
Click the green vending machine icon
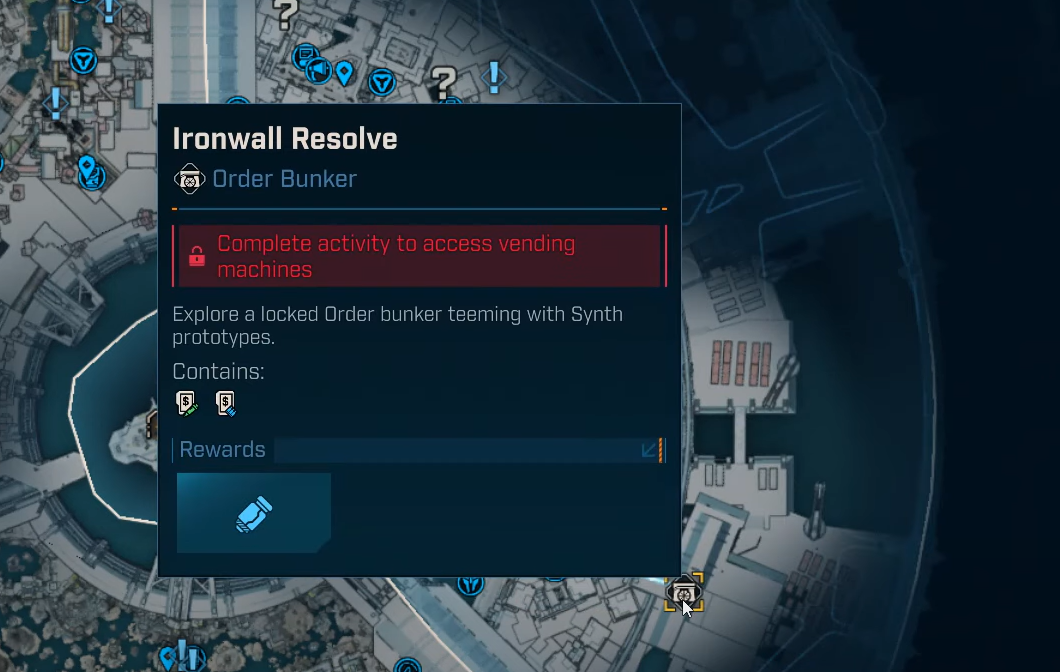click(187, 403)
